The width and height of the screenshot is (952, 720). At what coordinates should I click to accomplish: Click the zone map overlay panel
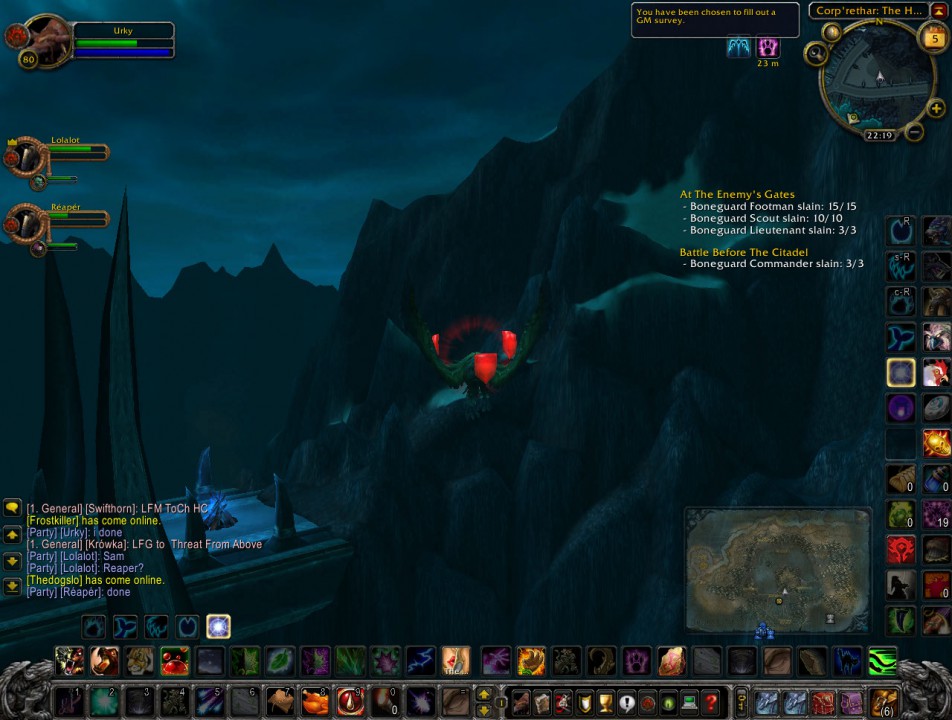777,570
